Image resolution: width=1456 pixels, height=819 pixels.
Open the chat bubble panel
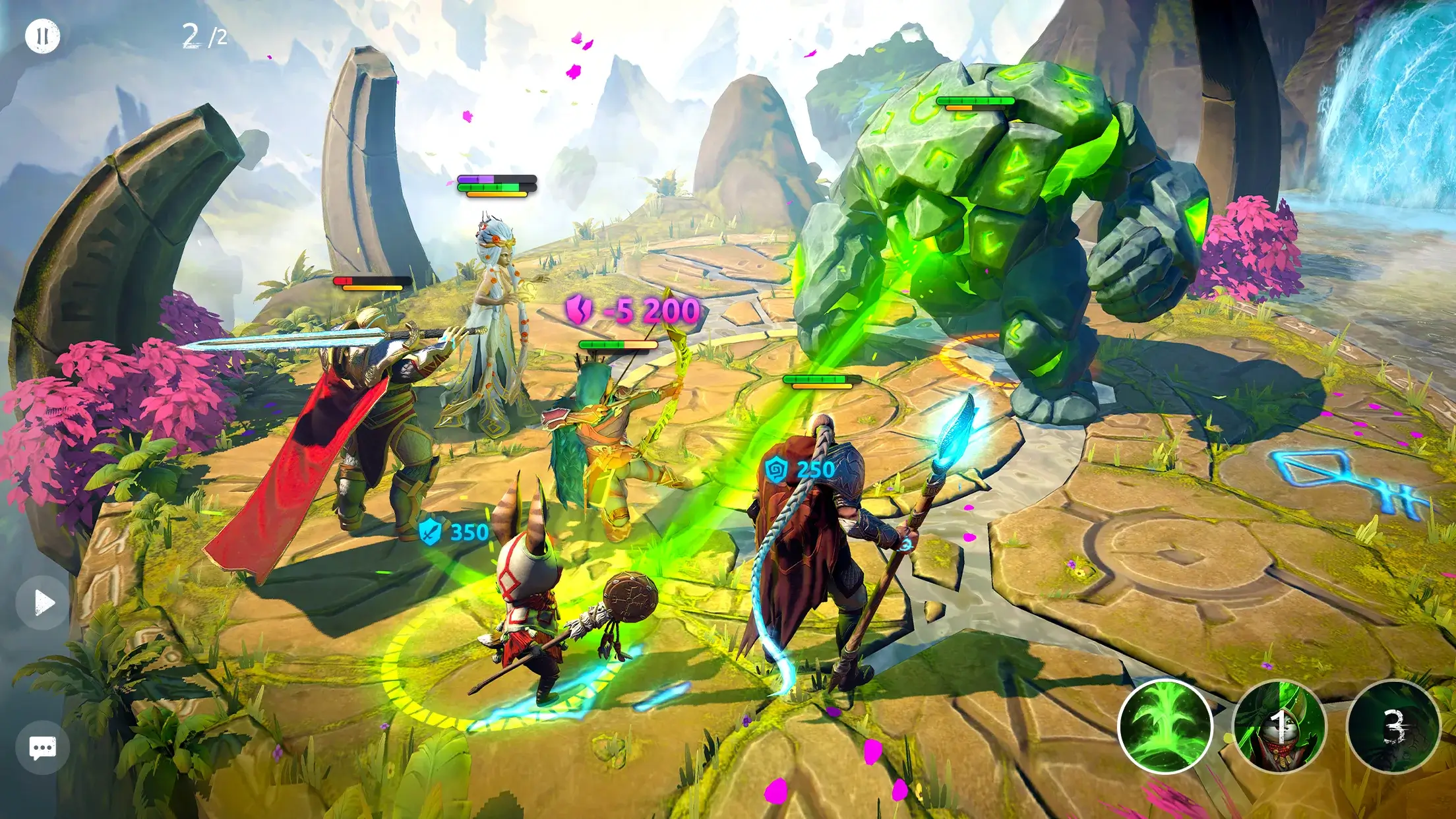click(x=42, y=747)
